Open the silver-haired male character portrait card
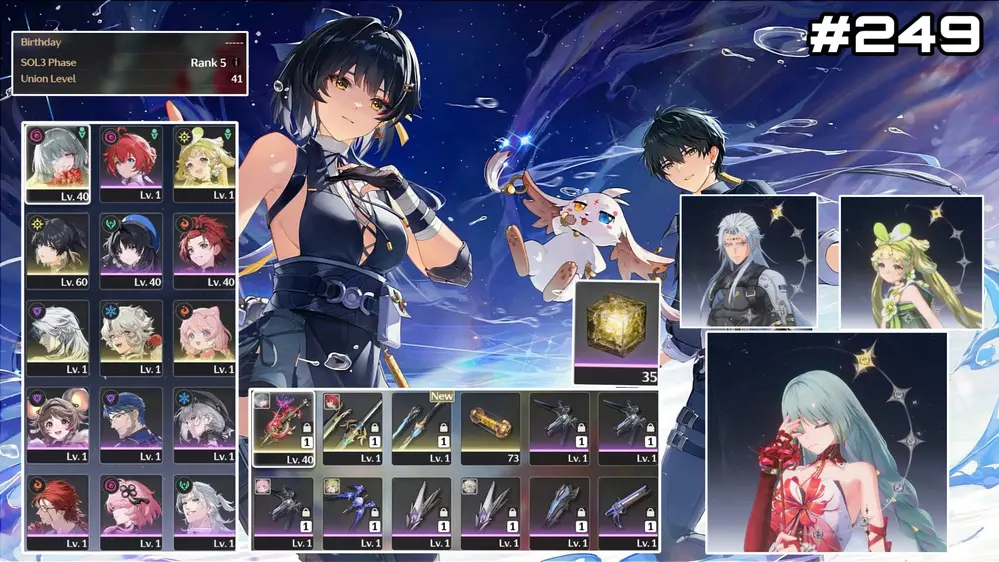Screen dimensions: 999x562 748,262
